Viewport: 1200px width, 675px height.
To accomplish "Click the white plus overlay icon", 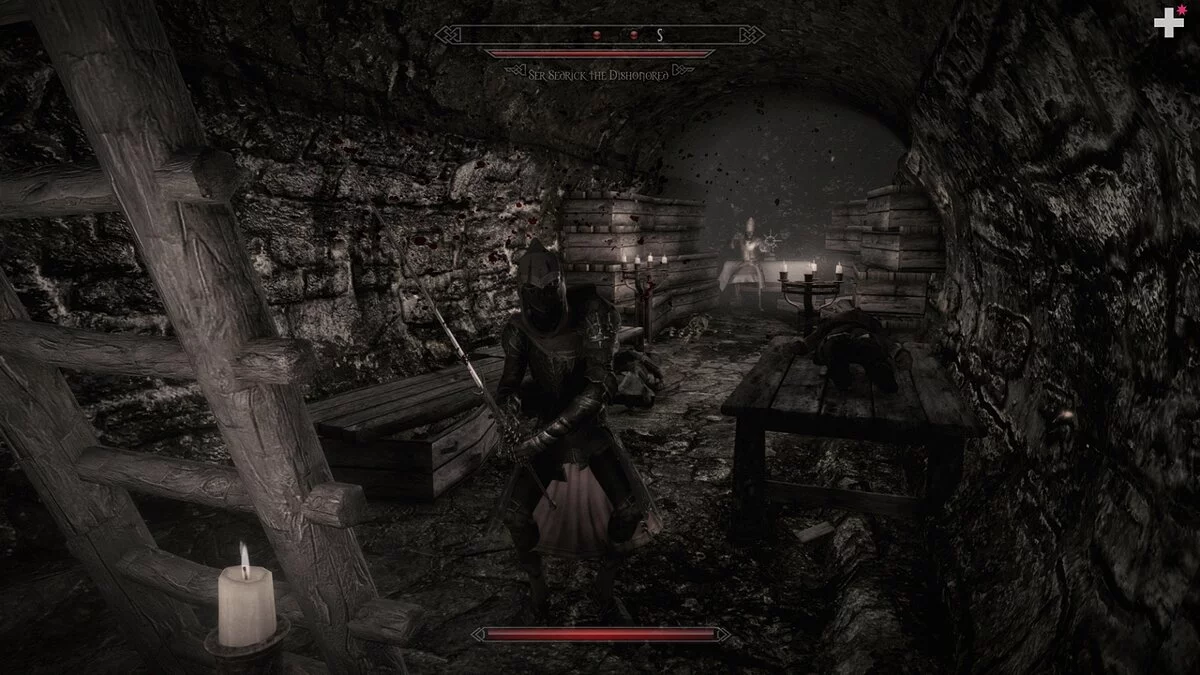I will point(1167,23).
